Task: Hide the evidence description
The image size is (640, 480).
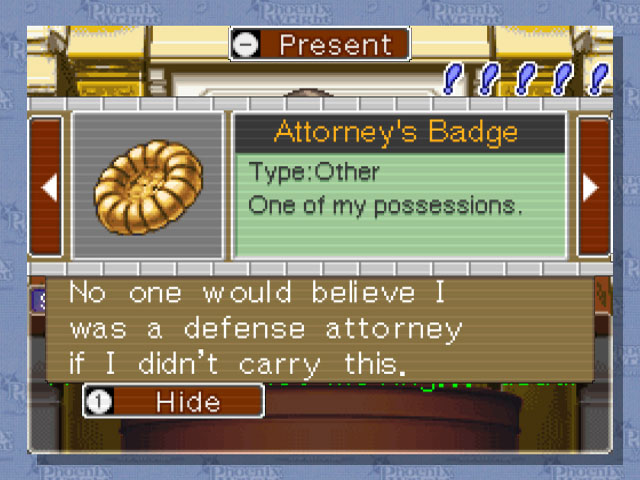Action: [172, 401]
